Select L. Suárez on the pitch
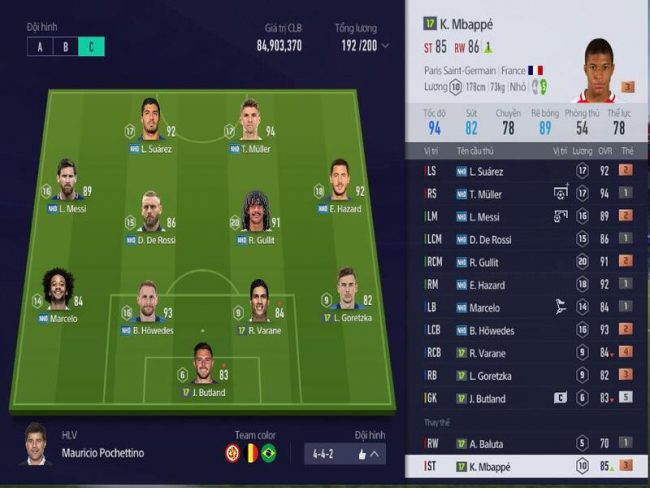 pos(150,124)
